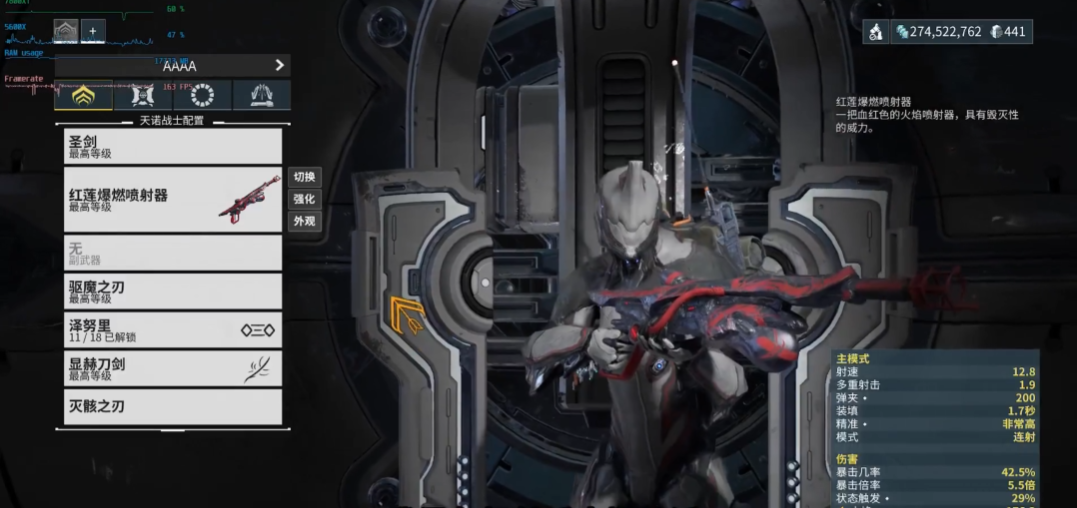Add a new loadout with plus button
Image resolution: width=1077 pixels, height=508 pixels.
tap(92, 32)
